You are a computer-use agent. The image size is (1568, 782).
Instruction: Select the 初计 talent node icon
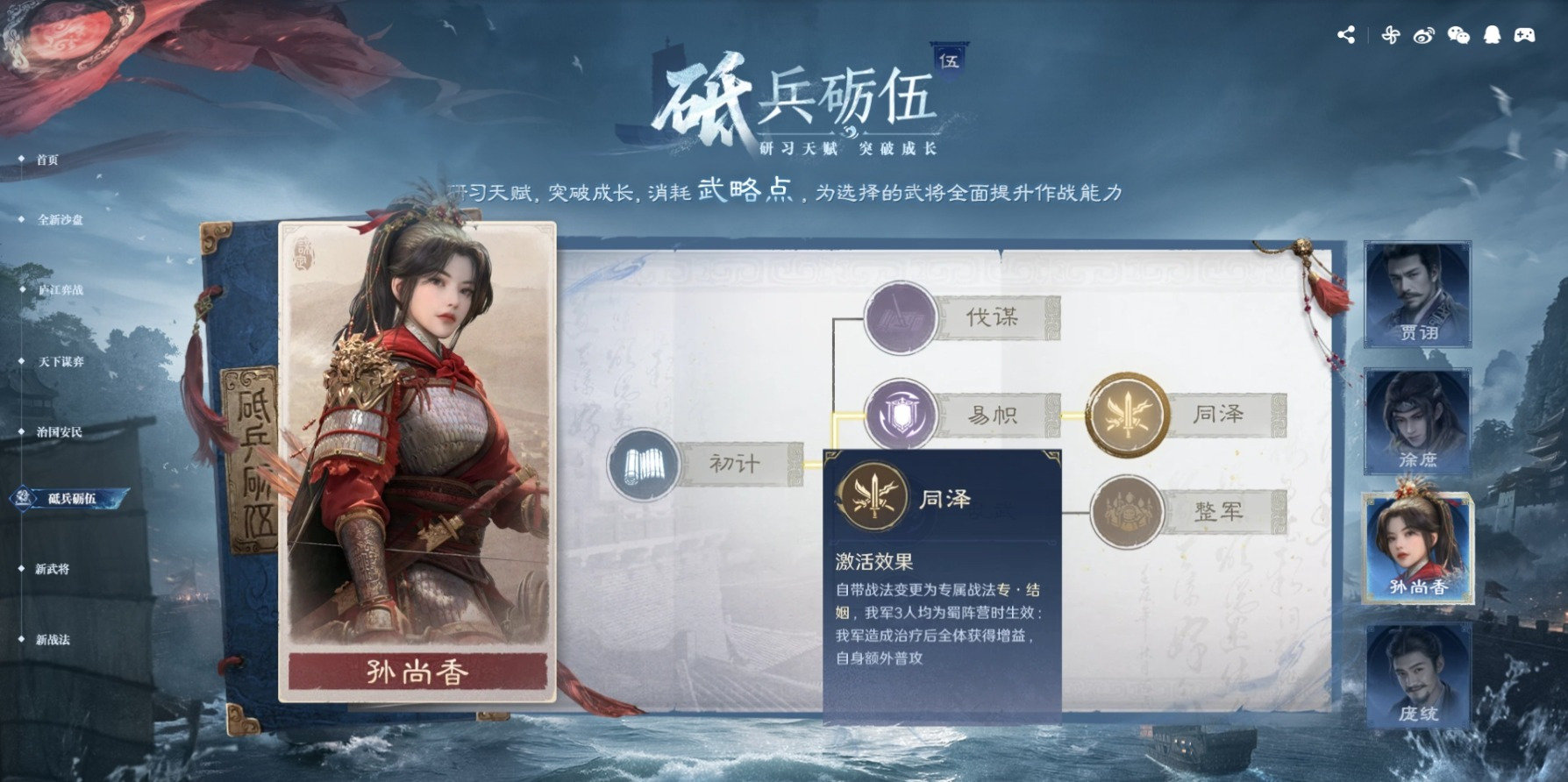[645, 464]
